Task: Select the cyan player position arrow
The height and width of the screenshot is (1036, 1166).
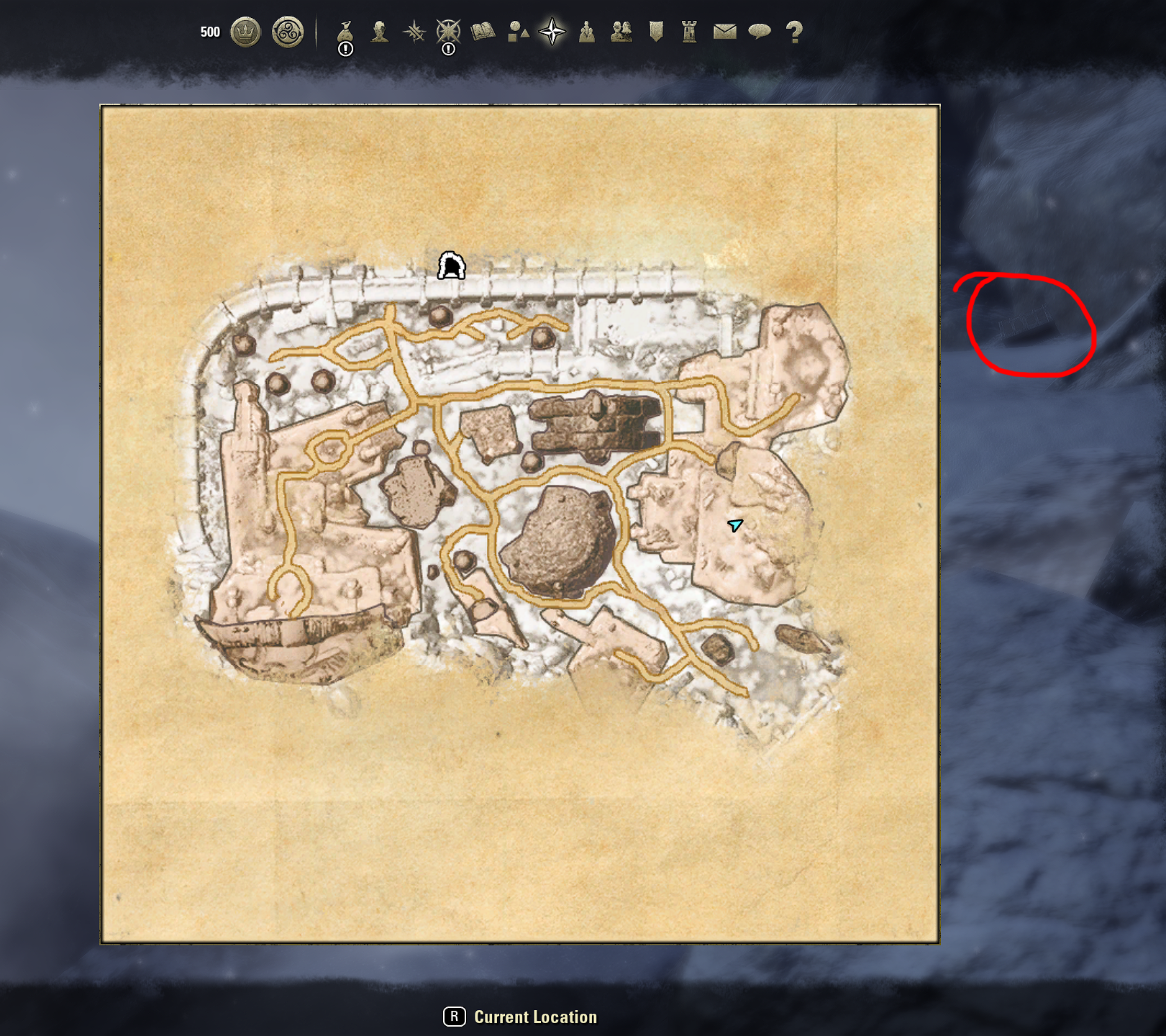Action: pos(734,527)
